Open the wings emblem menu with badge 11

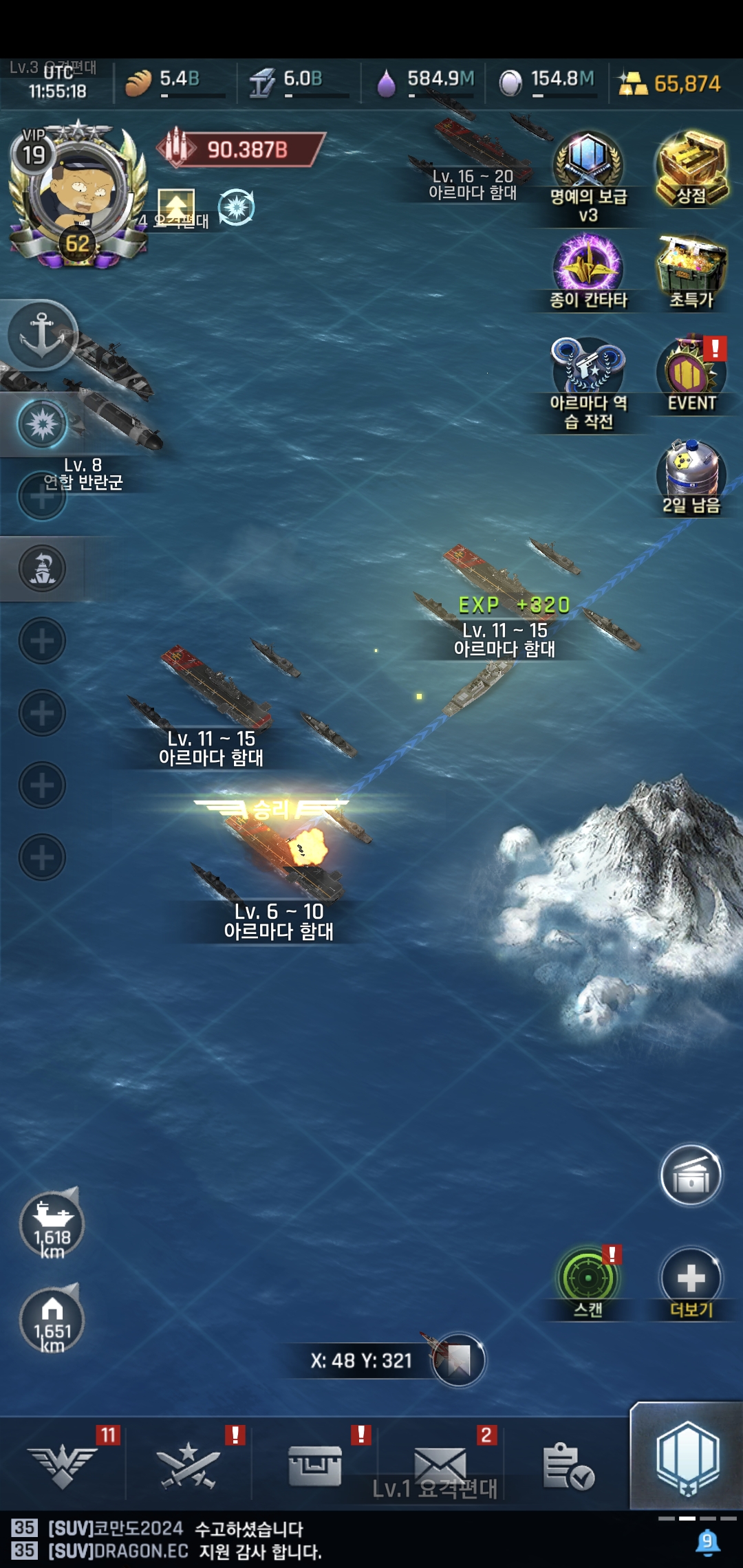pos(63,1463)
